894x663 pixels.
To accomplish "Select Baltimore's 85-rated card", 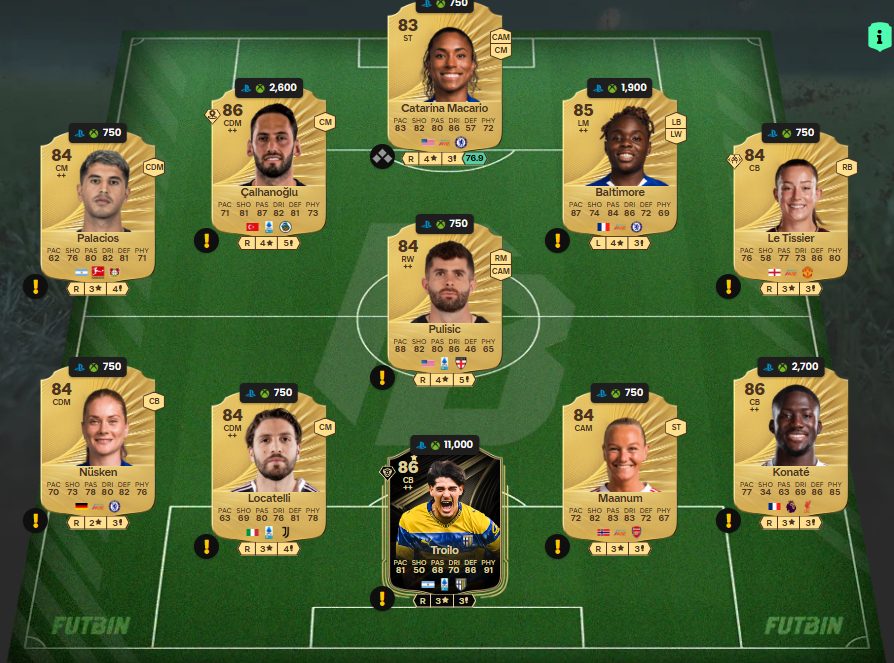I will pyautogui.click(x=619, y=165).
